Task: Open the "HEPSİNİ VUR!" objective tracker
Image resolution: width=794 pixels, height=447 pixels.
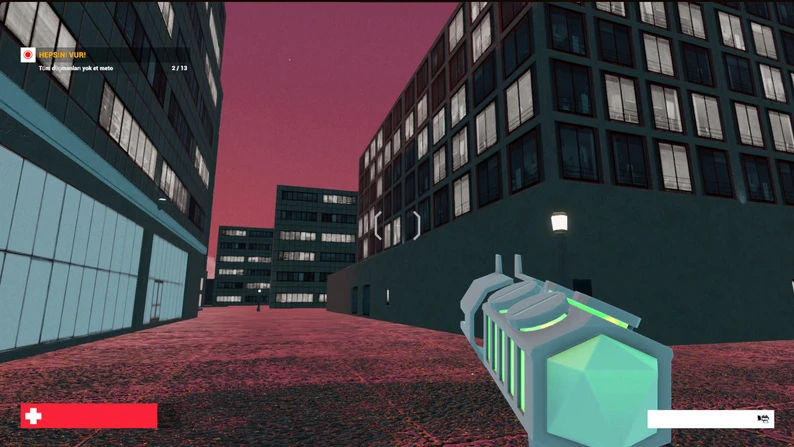Action: point(62,55)
